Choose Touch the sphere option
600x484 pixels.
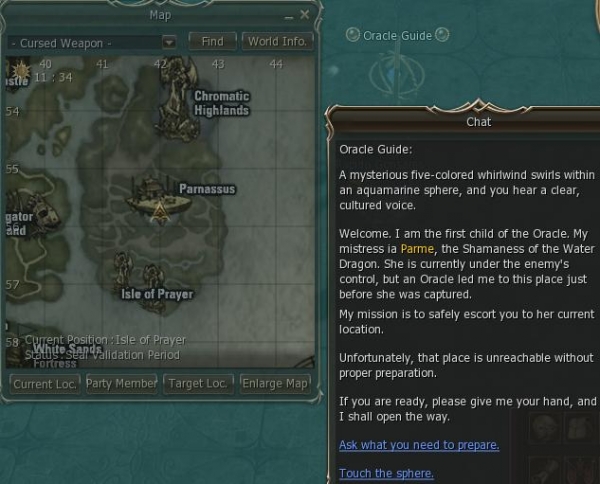click(x=386, y=473)
